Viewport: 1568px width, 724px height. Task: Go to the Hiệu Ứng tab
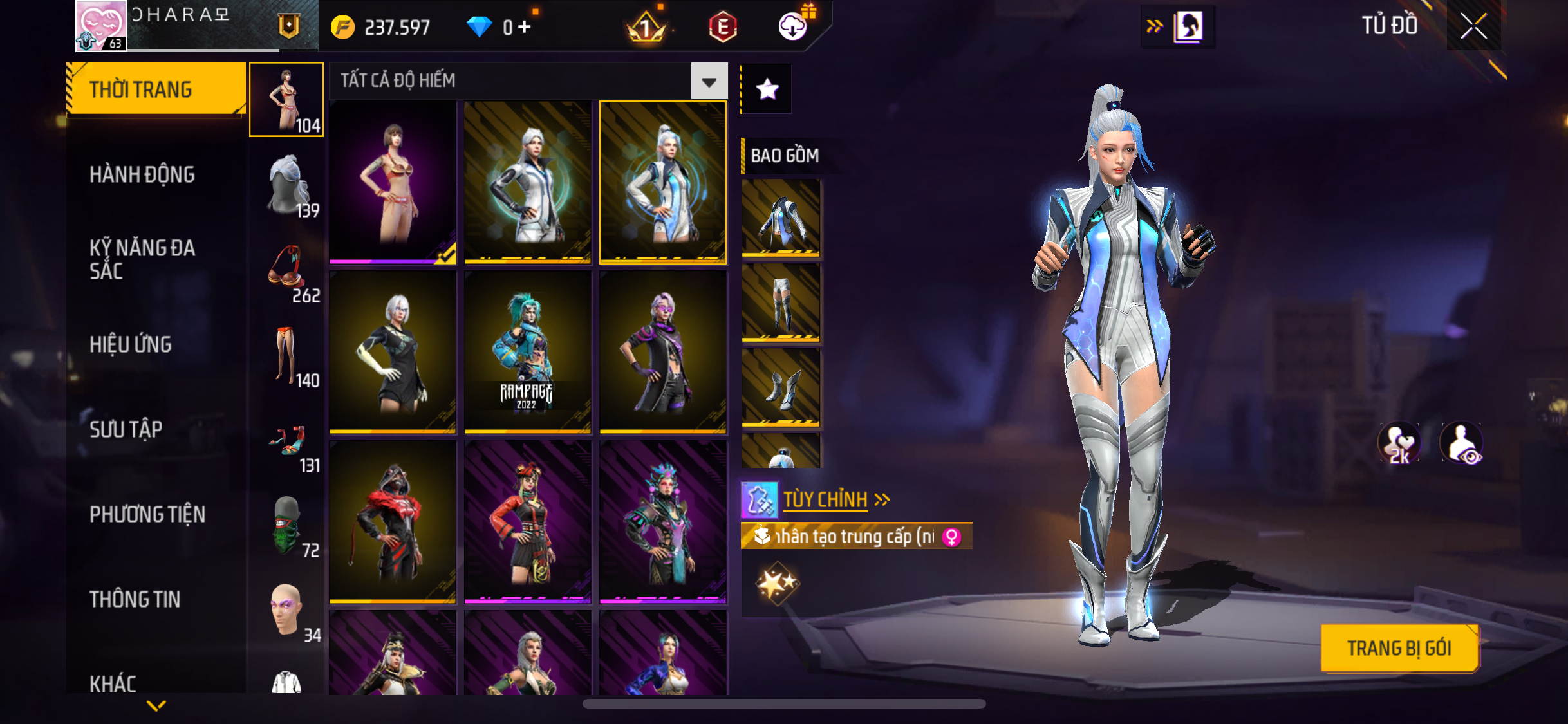tap(131, 344)
